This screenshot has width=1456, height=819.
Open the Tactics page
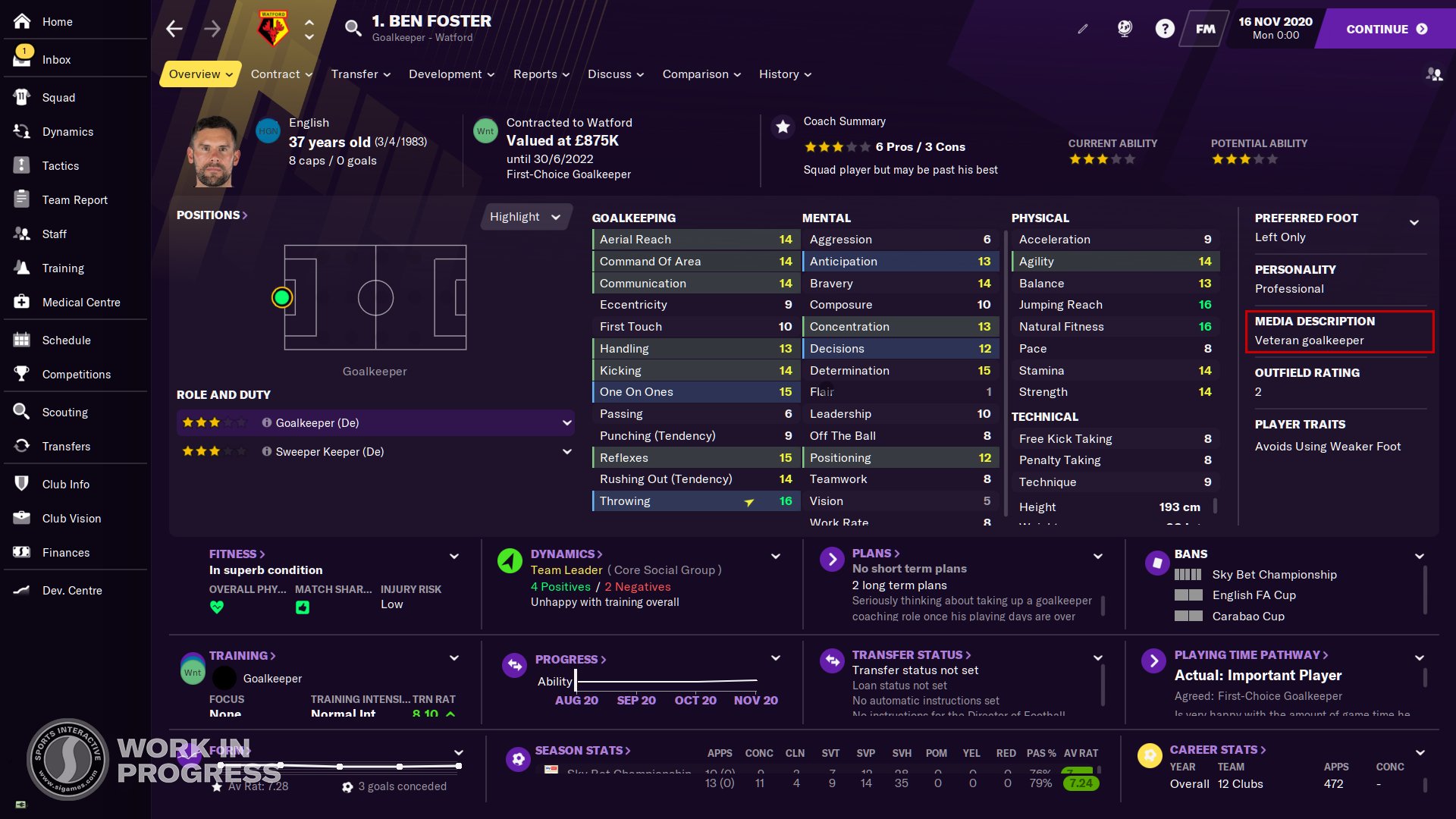60,165
